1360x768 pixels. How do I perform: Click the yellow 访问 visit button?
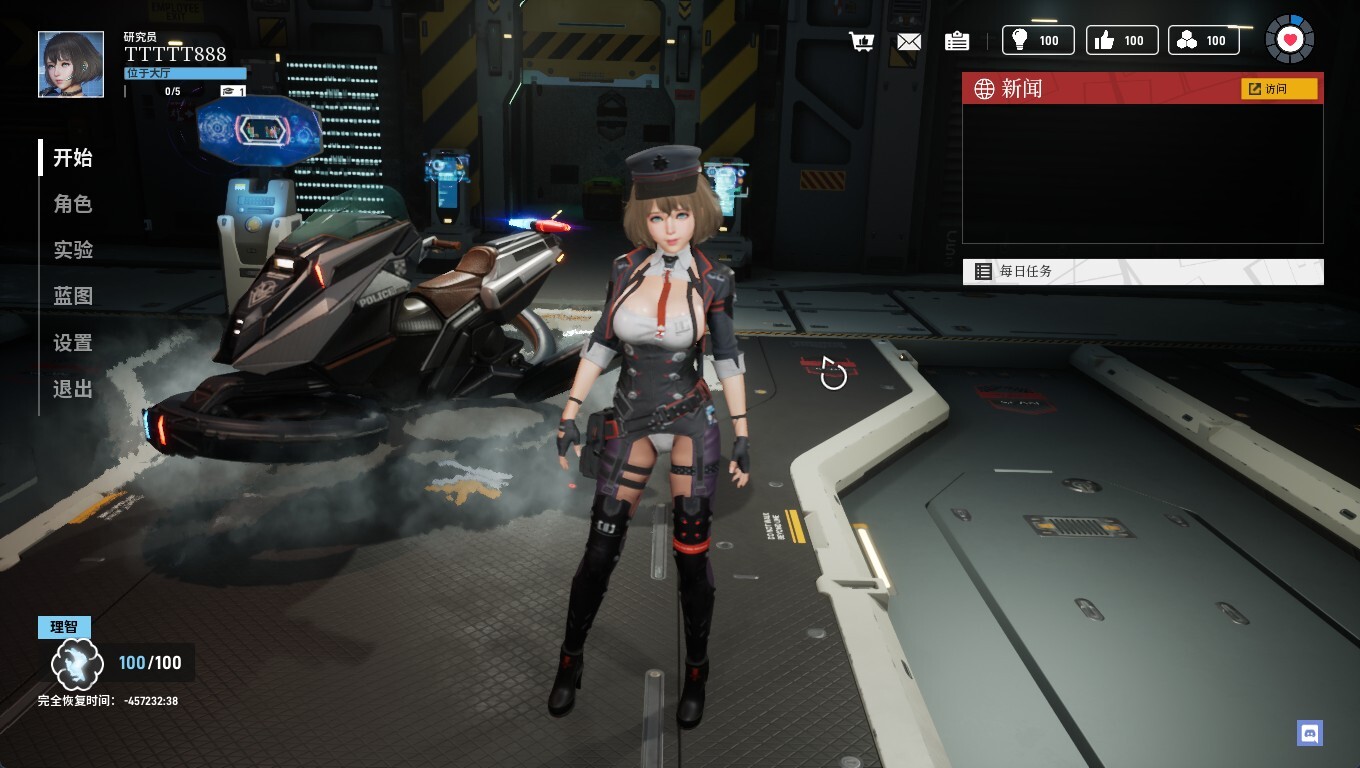pos(1279,89)
